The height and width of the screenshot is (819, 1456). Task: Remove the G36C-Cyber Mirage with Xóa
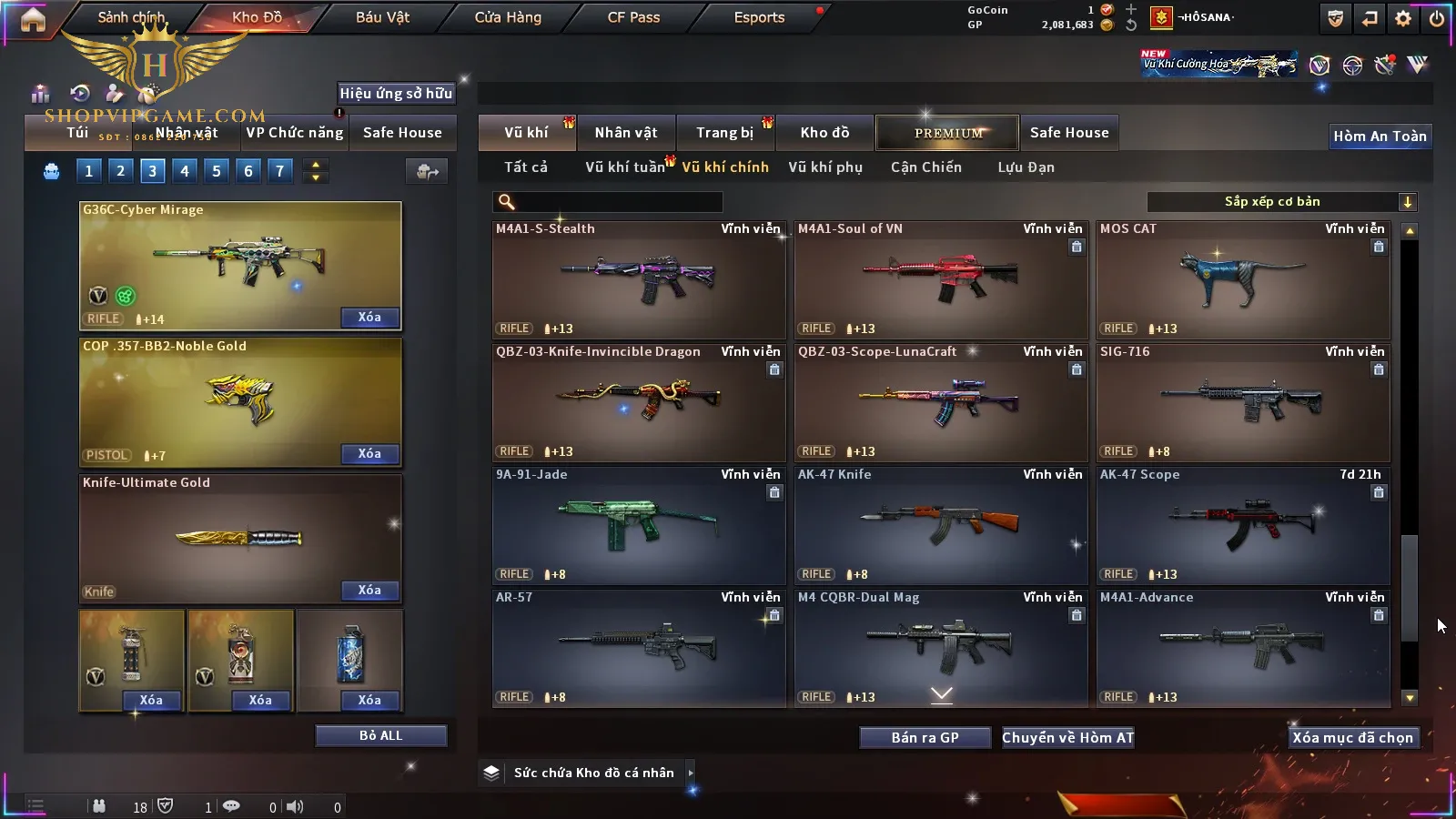(369, 318)
